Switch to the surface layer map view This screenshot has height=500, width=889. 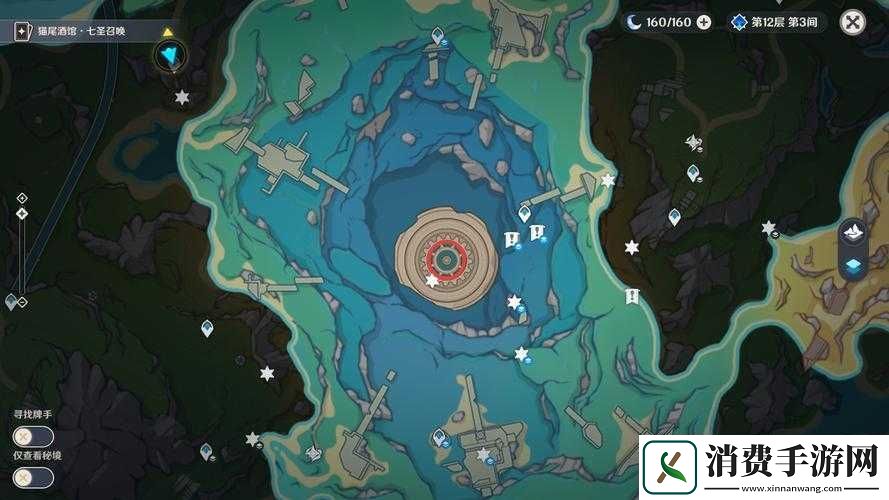tap(852, 233)
